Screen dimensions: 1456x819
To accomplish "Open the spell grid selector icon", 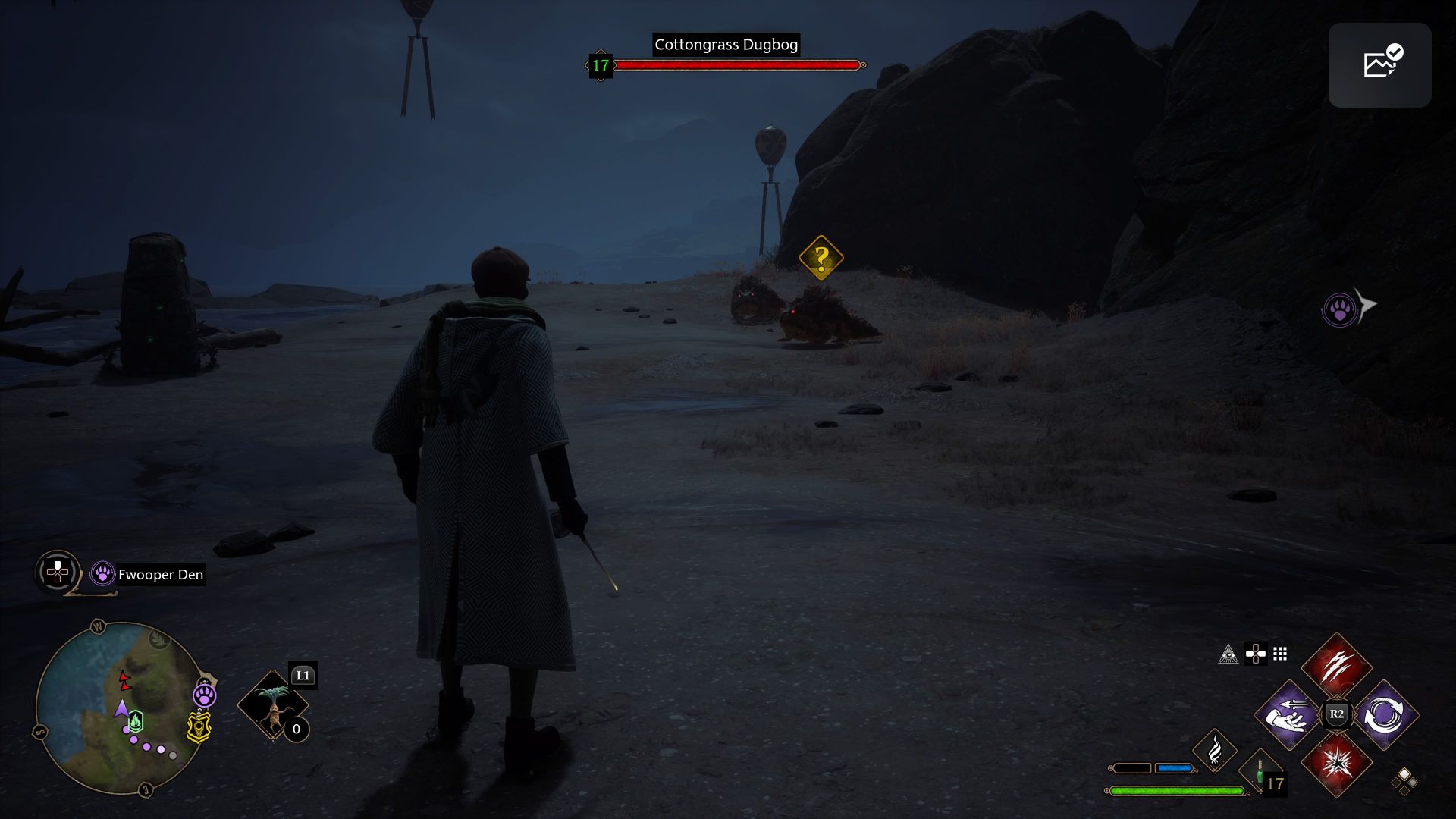I will 1280,654.
